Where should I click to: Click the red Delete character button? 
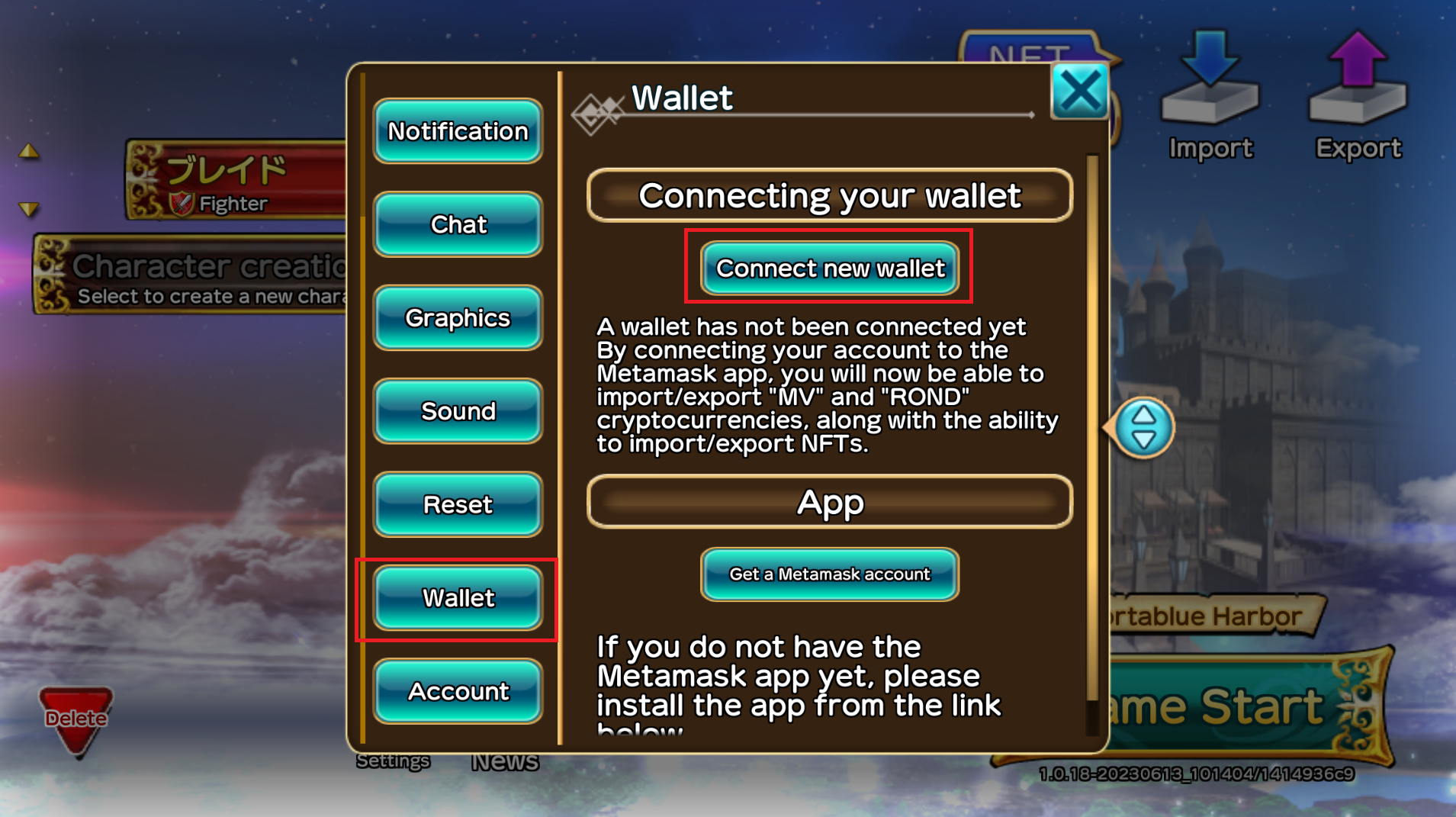[76, 719]
